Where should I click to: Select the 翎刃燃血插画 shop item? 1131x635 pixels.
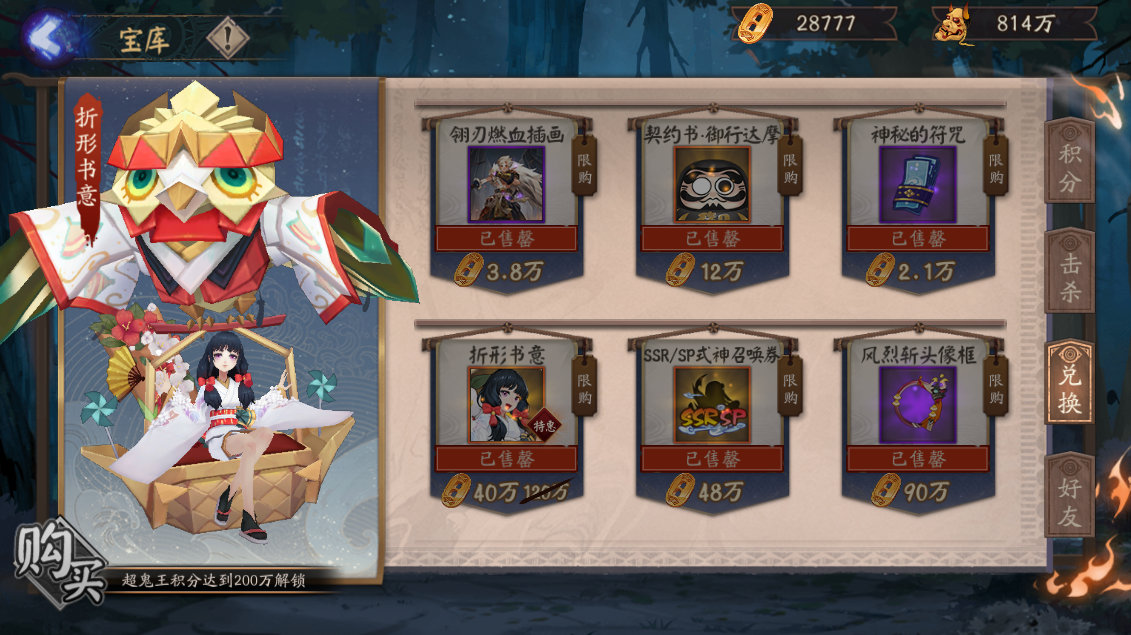tap(506, 185)
